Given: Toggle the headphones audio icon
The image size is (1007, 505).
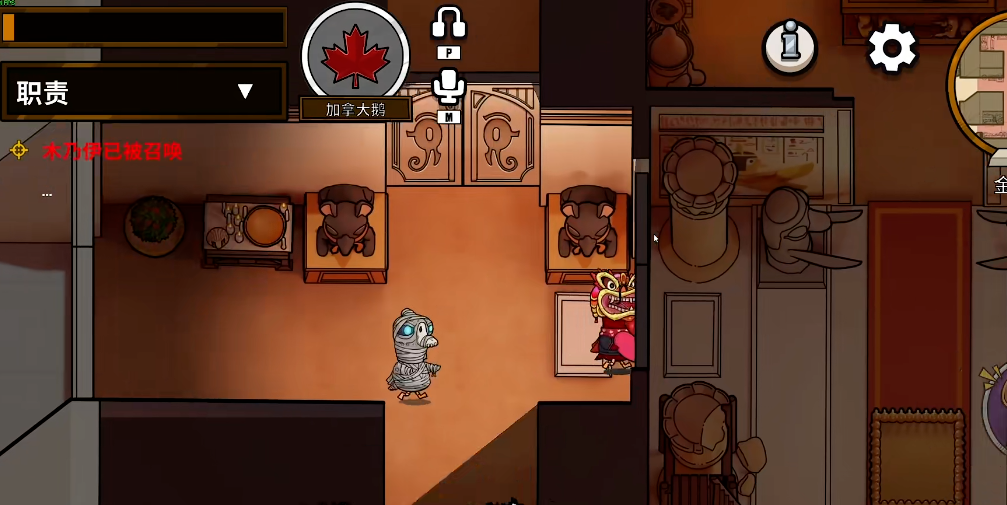Looking at the screenshot, I should [449, 24].
